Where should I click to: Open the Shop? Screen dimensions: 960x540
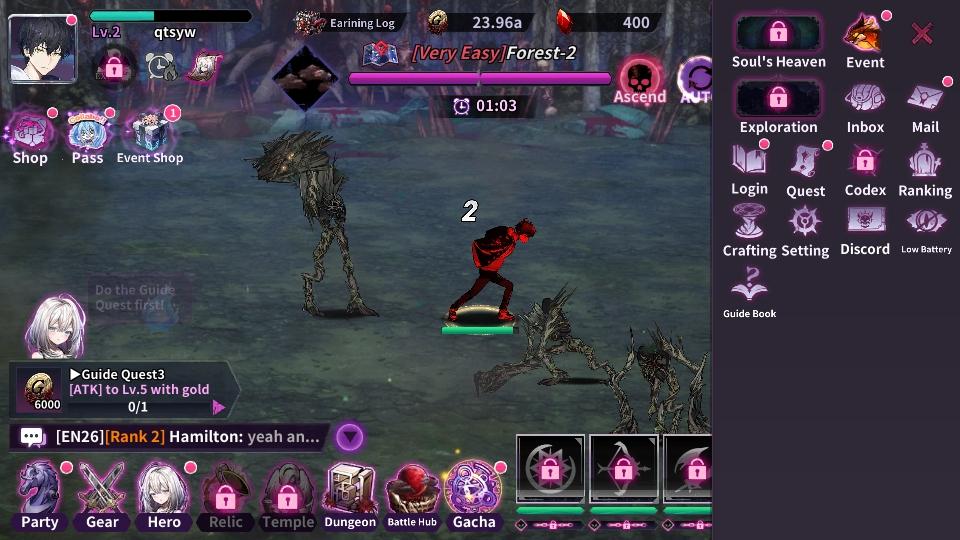click(x=30, y=138)
